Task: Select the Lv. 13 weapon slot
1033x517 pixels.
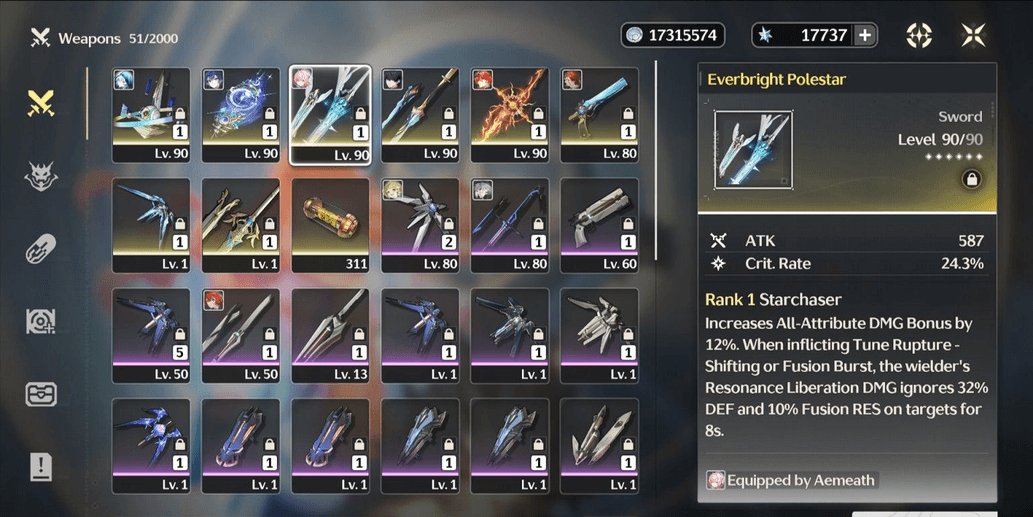Action: (330, 335)
